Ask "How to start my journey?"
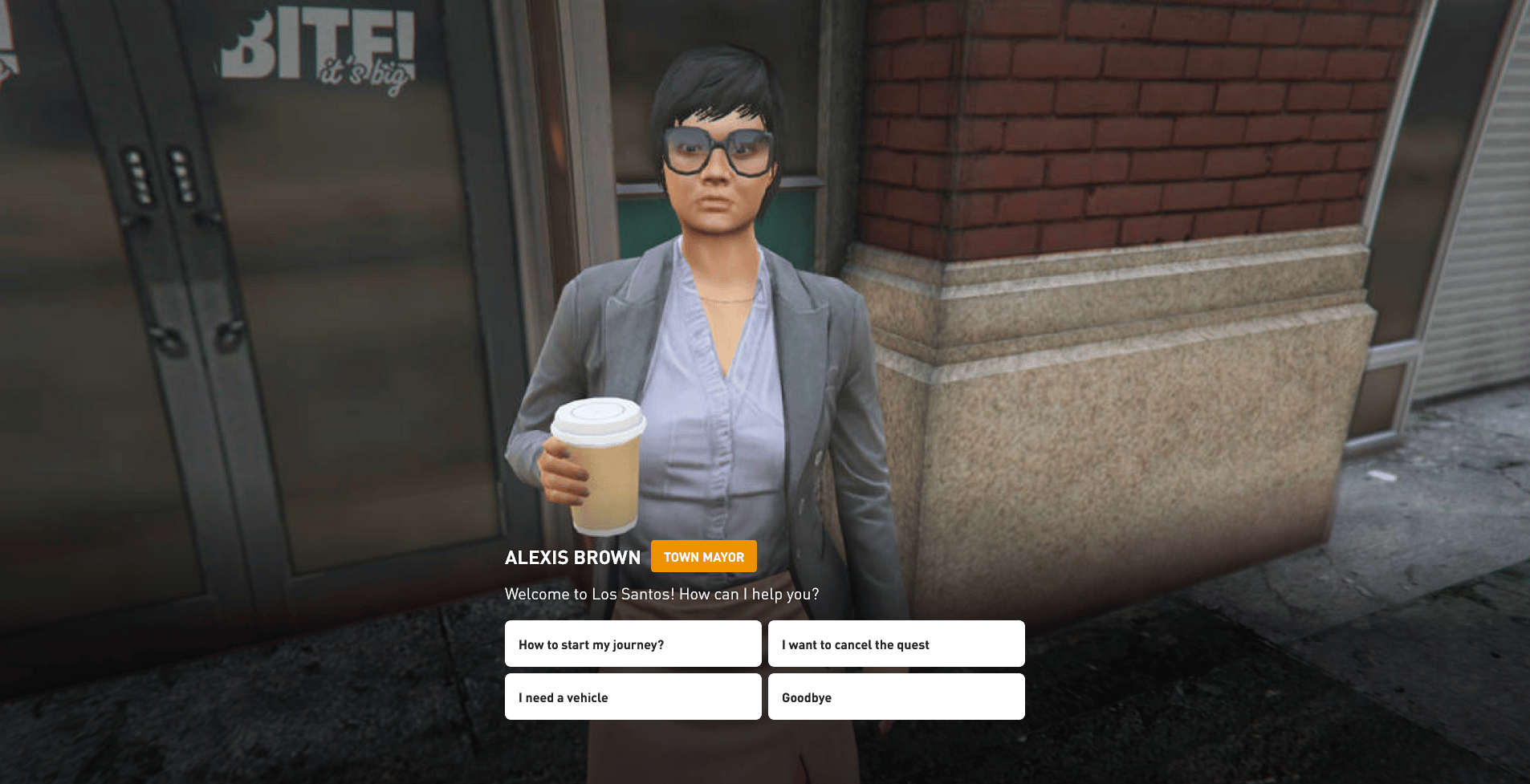This screenshot has width=1530, height=784. tap(633, 644)
